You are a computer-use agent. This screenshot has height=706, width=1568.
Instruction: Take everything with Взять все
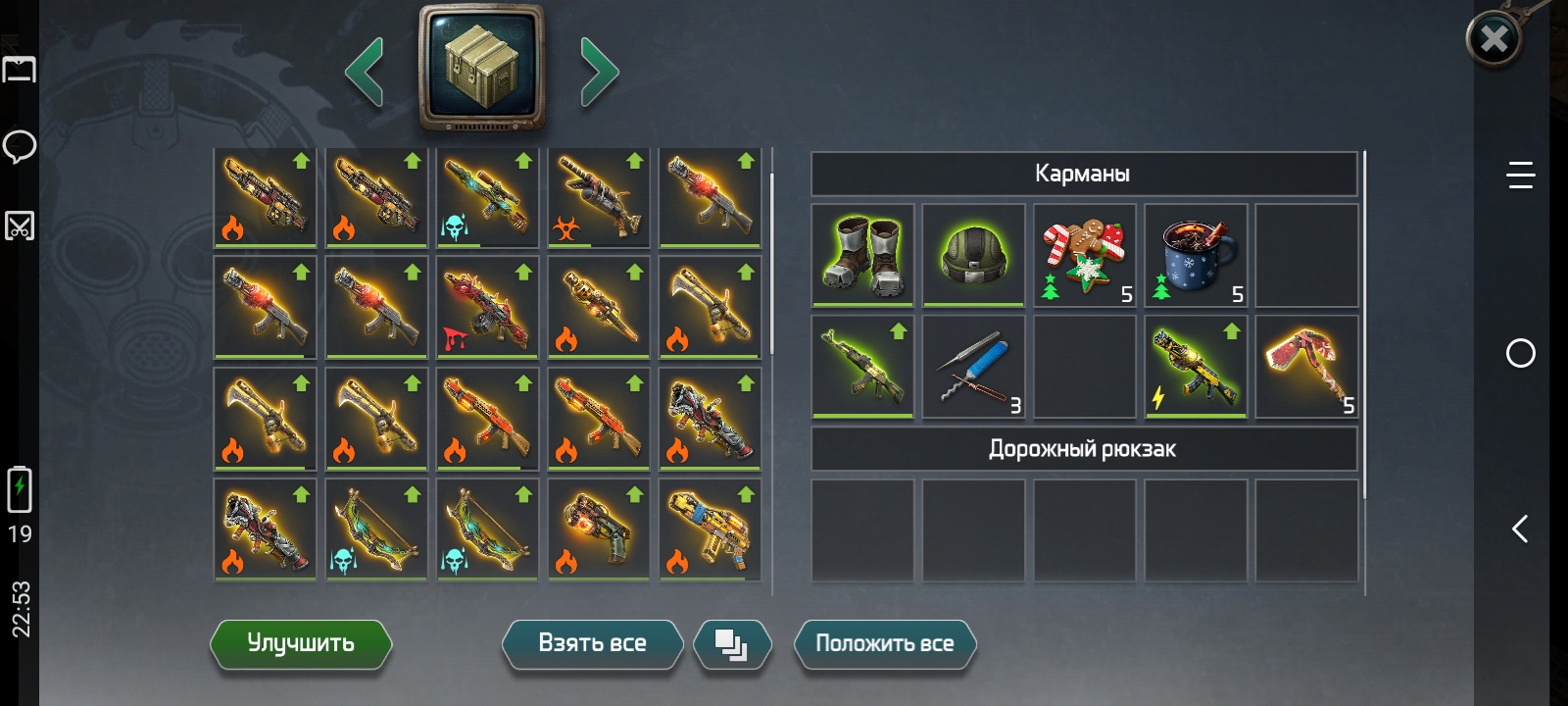coord(592,643)
